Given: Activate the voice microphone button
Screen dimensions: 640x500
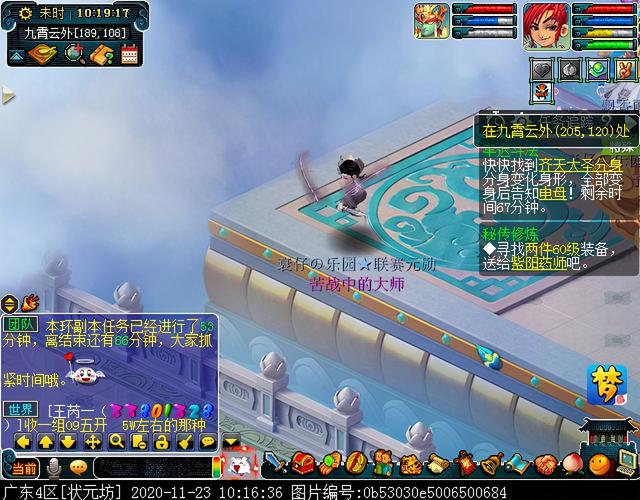Looking at the screenshot, I should tap(51, 467).
